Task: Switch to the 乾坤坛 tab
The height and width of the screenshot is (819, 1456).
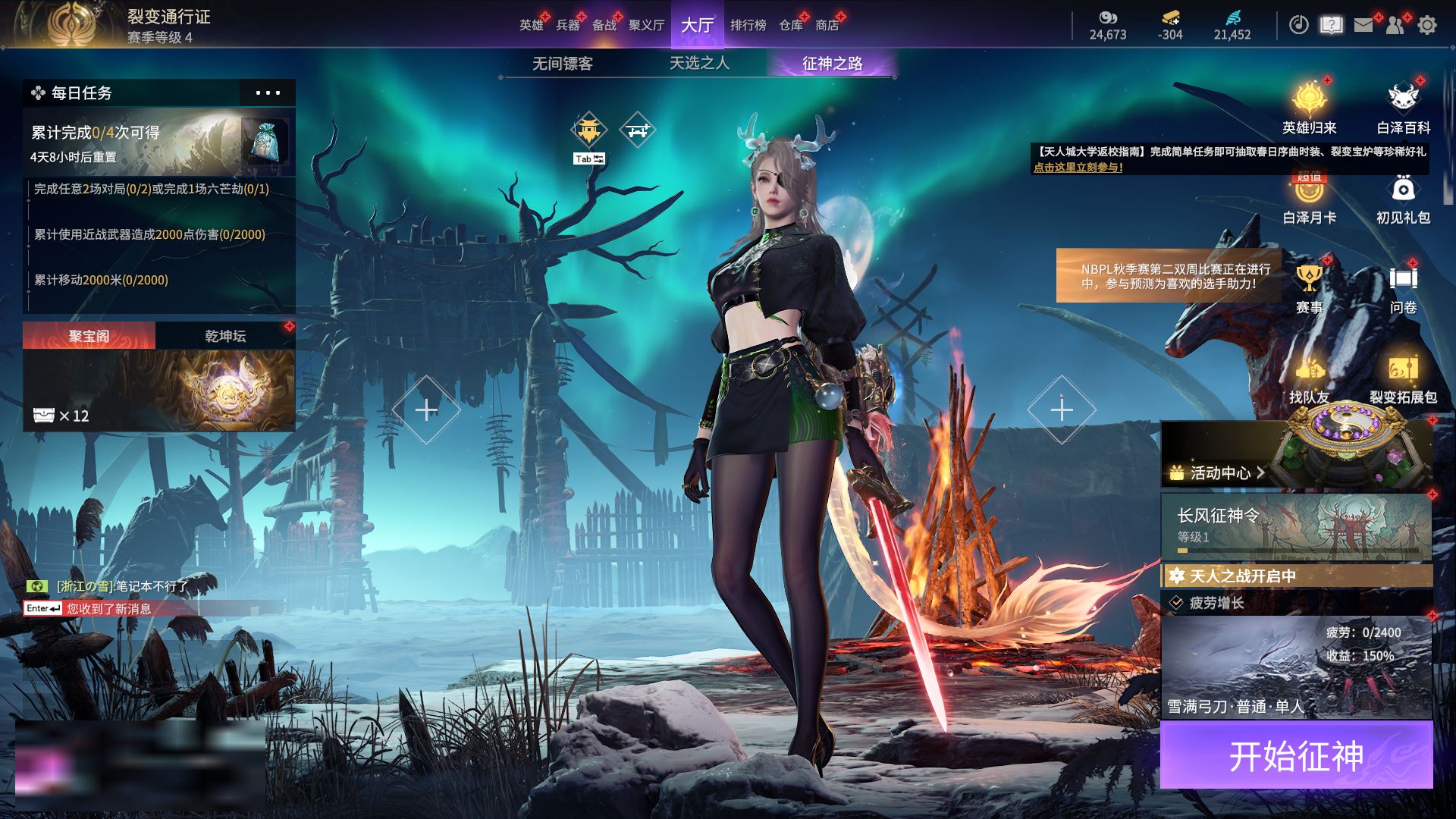Action: coord(225,336)
